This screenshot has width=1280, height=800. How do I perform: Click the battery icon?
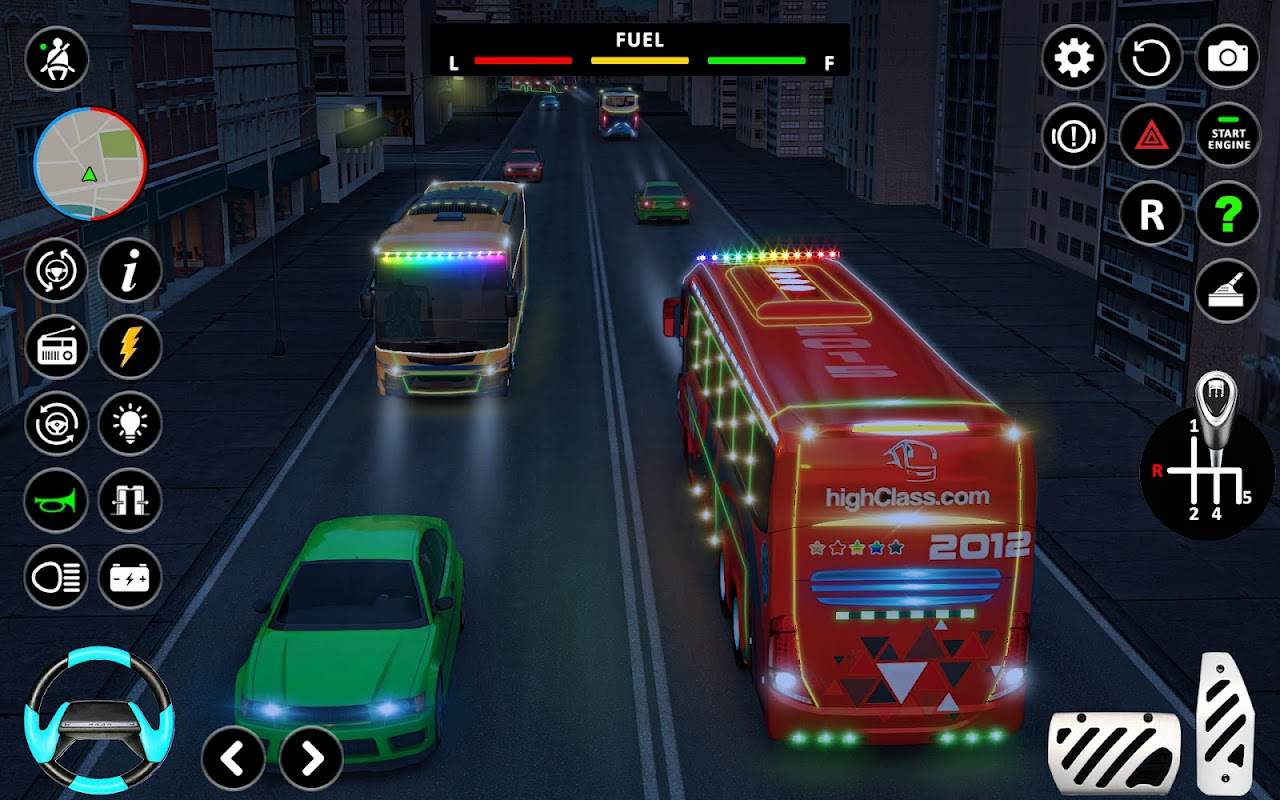click(x=130, y=577)
